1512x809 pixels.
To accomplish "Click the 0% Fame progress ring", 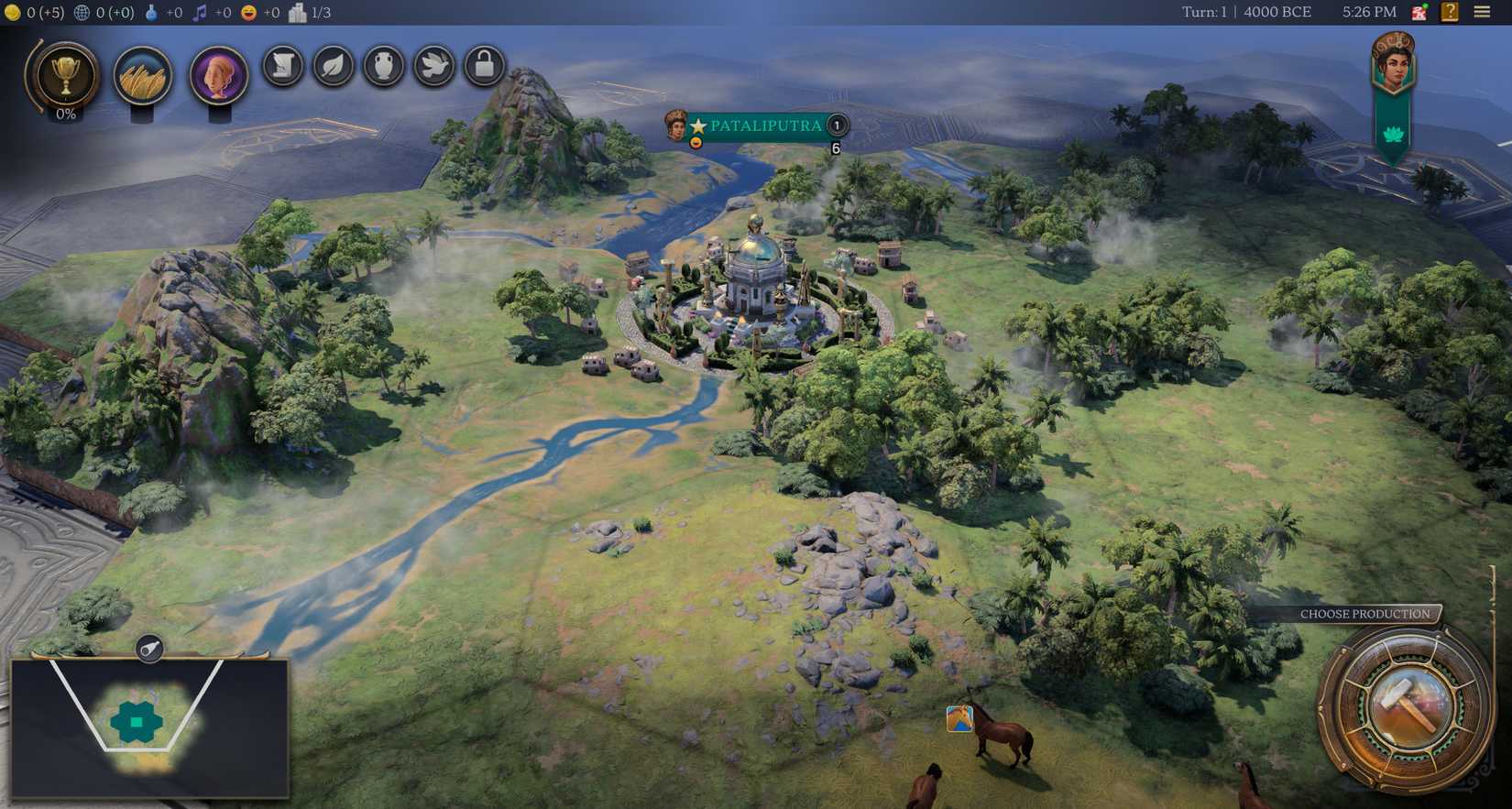I will click(65, 115).
